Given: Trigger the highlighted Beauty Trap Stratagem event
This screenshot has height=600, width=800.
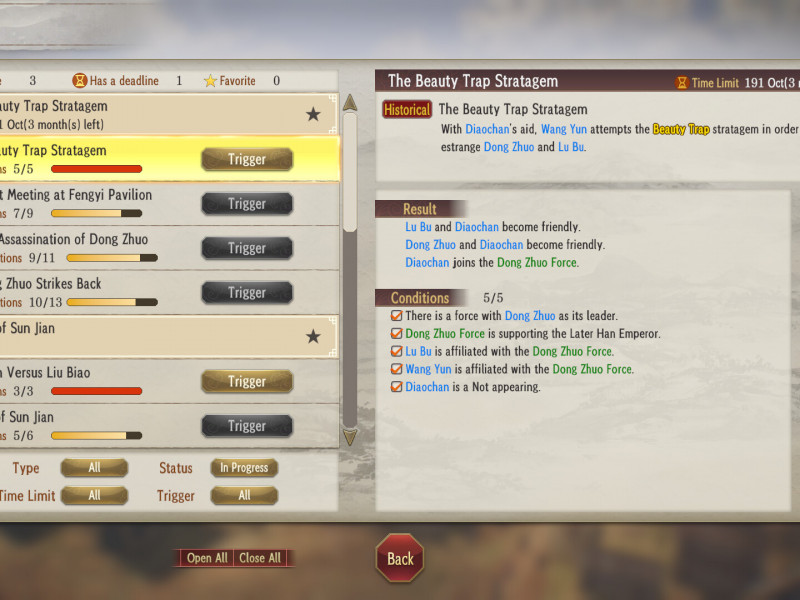Looking at the screenshot, I should 247,159.
